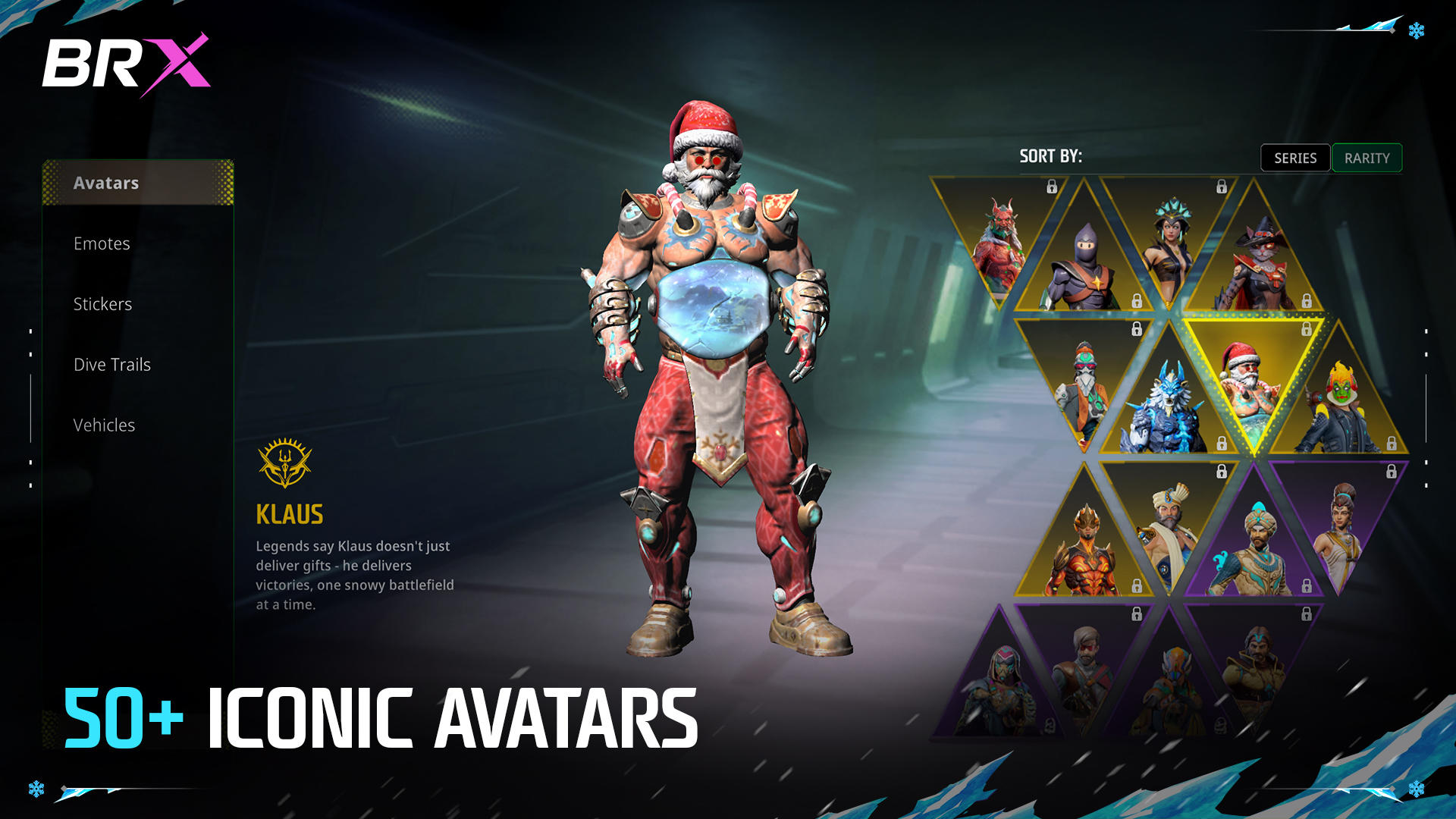Image resolution: width=1456 pixels, height=819 pixels.
Task: Click the lock icon on the ninja avatar
Action: click(x=1137, y=300)
